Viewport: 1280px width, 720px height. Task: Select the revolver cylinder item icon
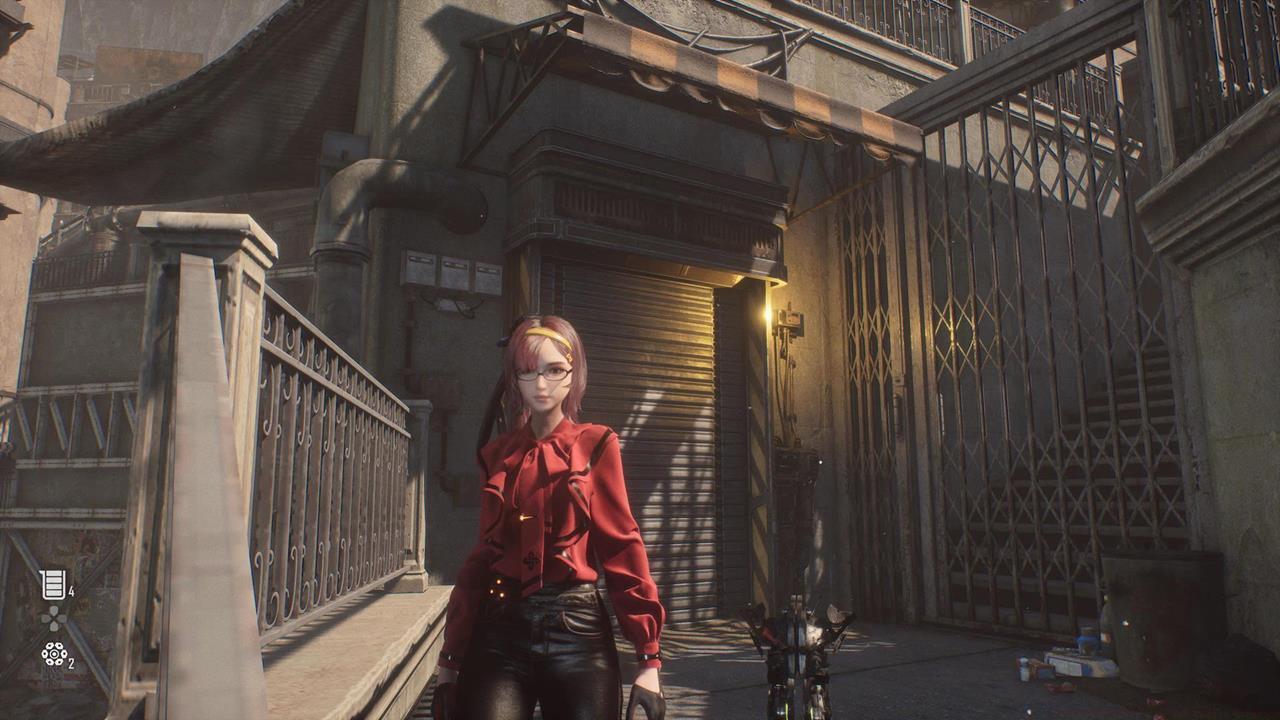coord(53,654)
